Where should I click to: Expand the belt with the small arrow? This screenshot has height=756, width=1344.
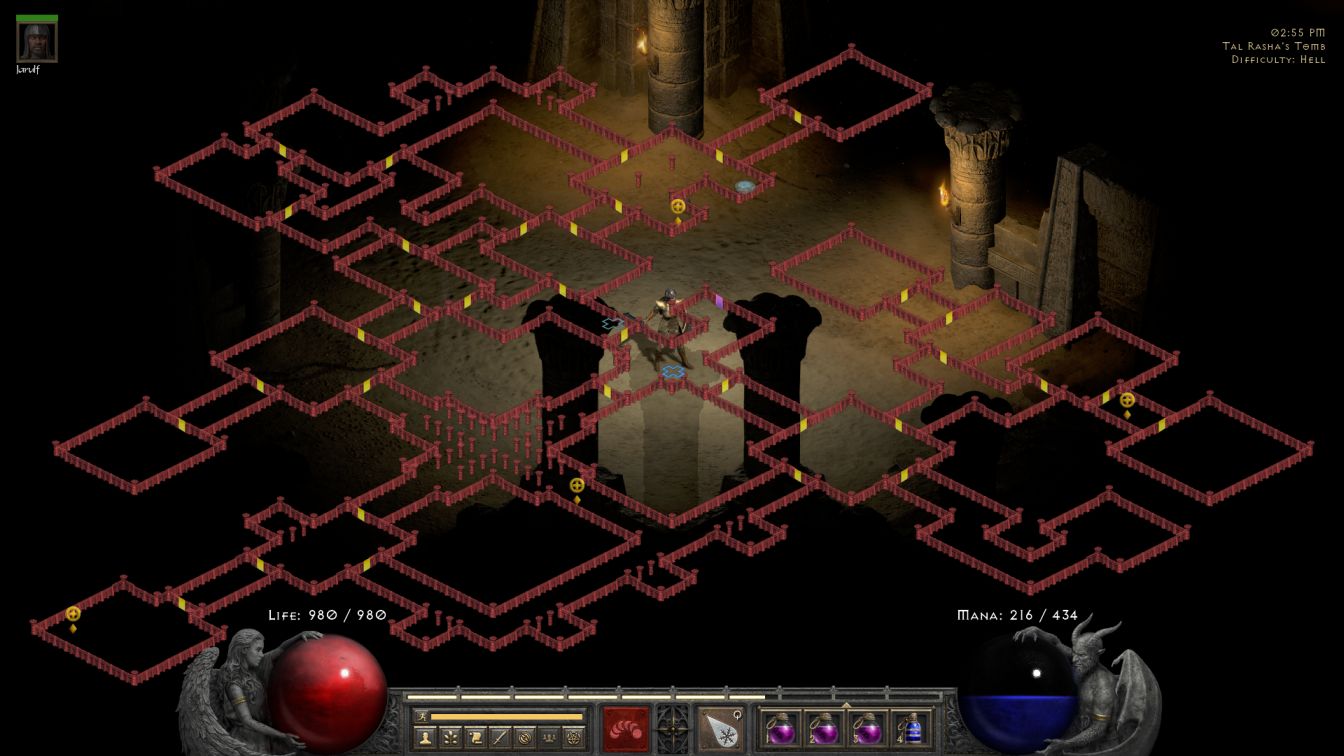846,704
